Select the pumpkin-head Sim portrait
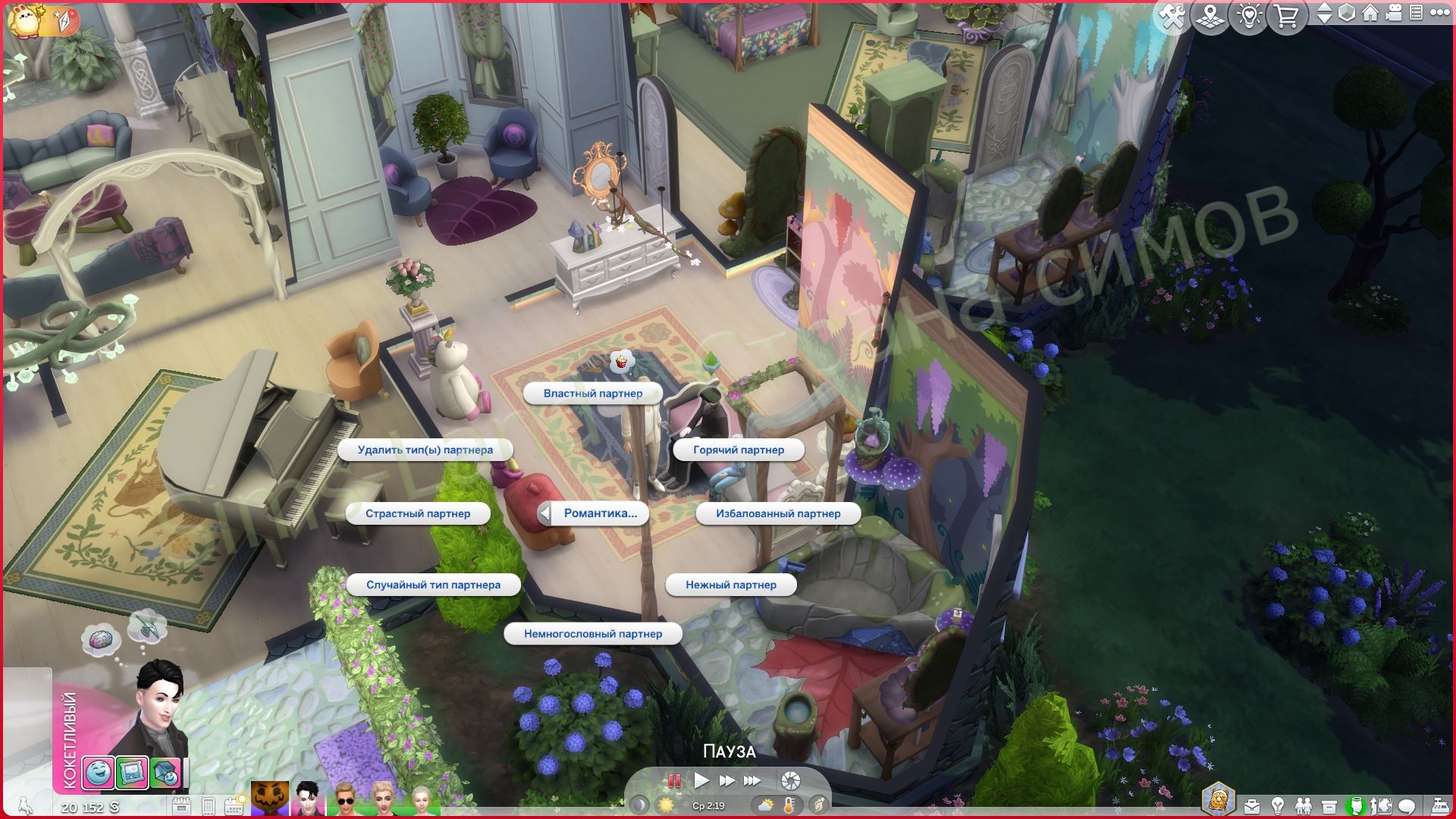 [x=270, y=800]
